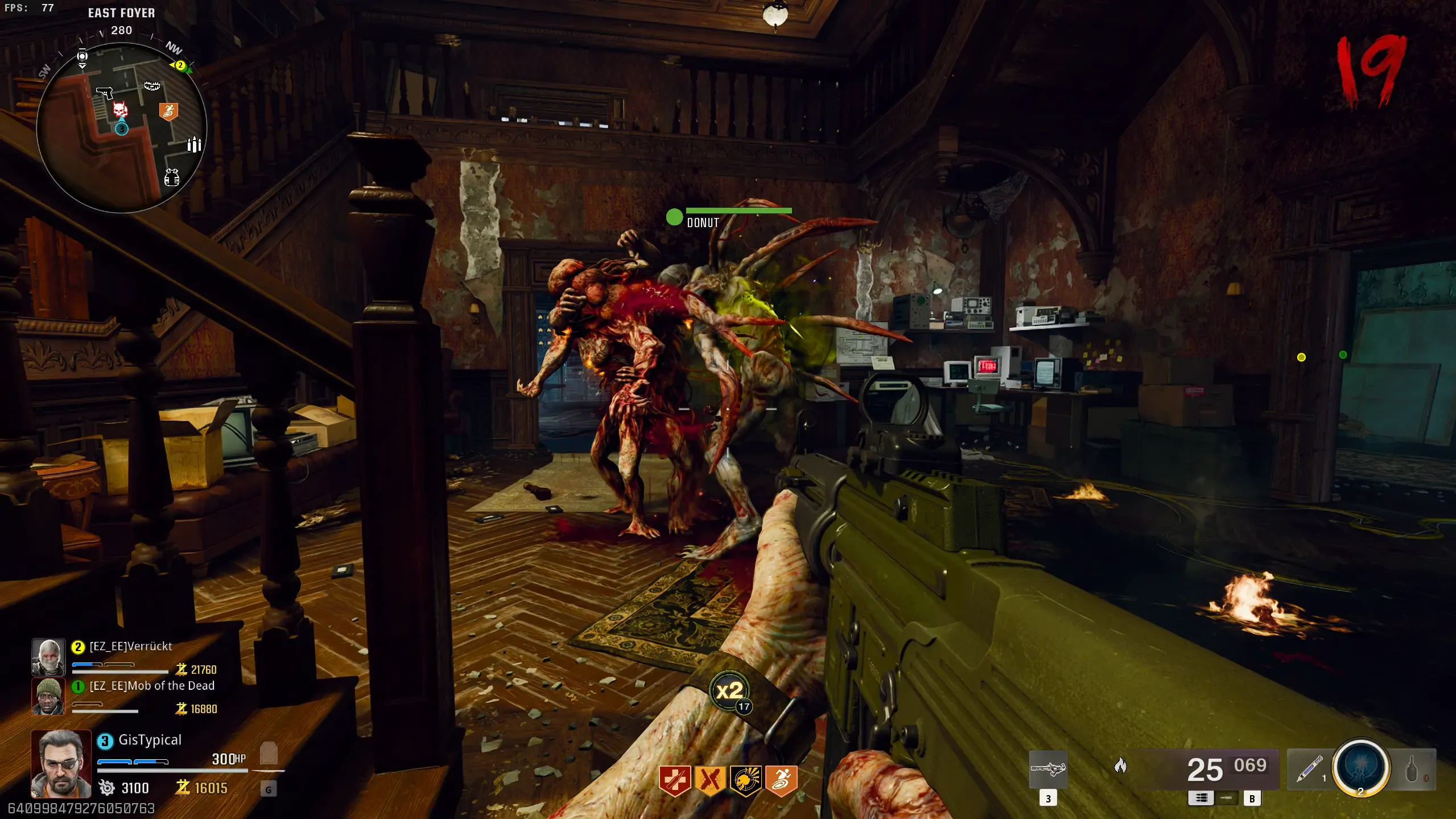Select the Deadshot skull perk icon
1456x819 pixels.
(x=745, y=780)
